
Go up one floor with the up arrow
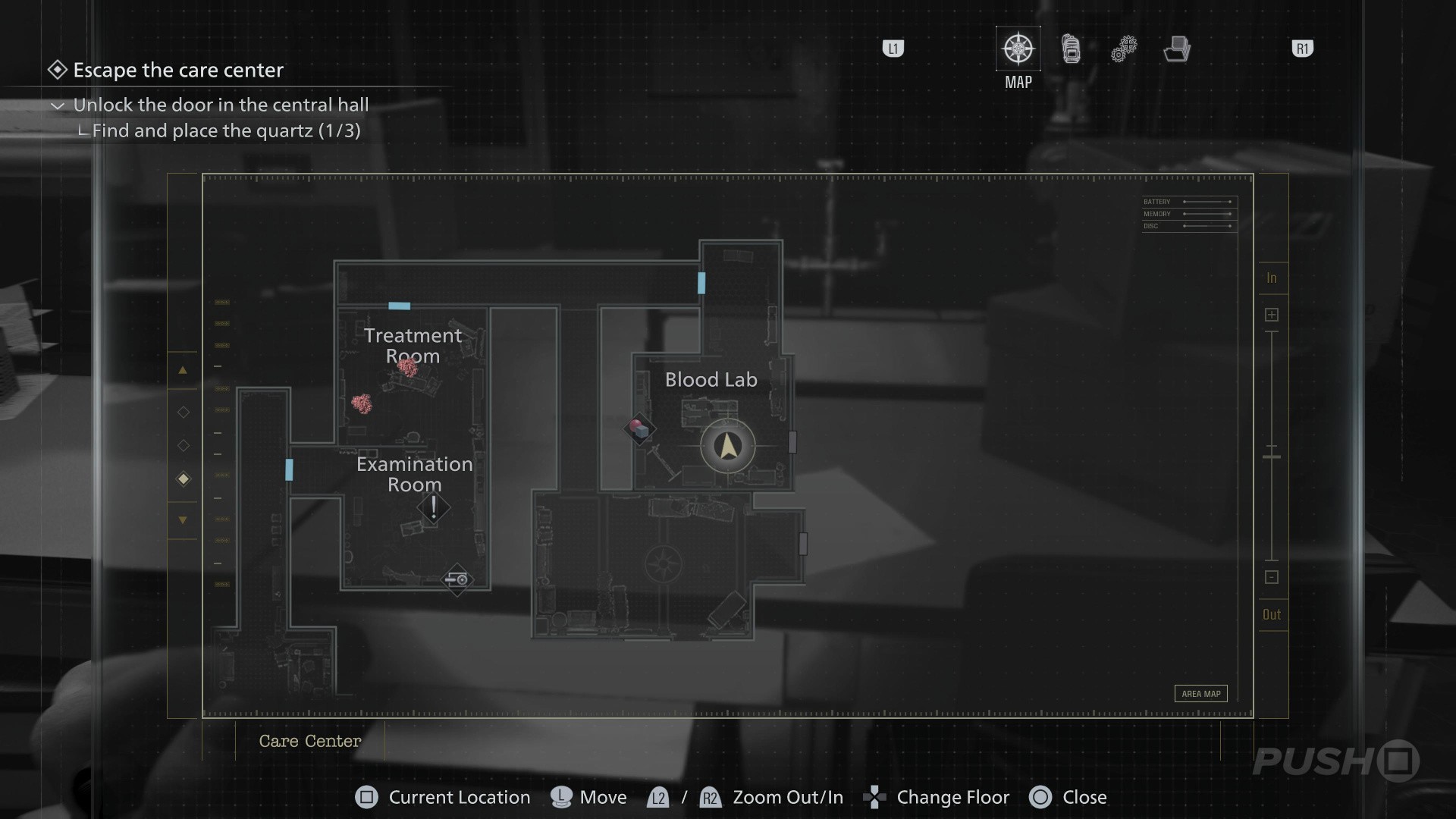pos(183,371)
